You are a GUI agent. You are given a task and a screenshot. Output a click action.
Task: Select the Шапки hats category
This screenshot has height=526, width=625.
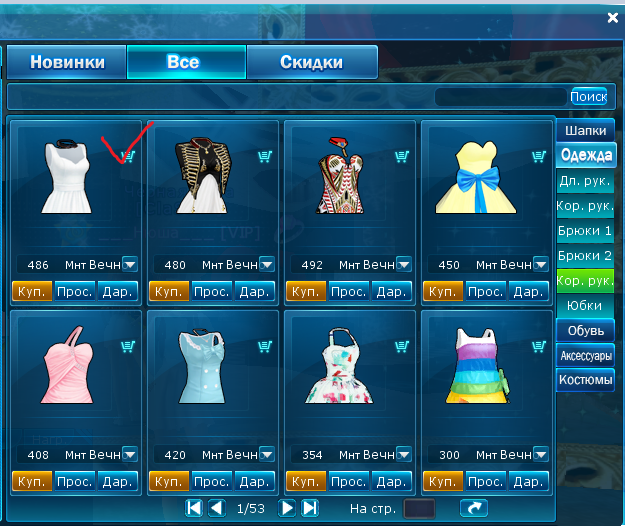coord(585,131)
